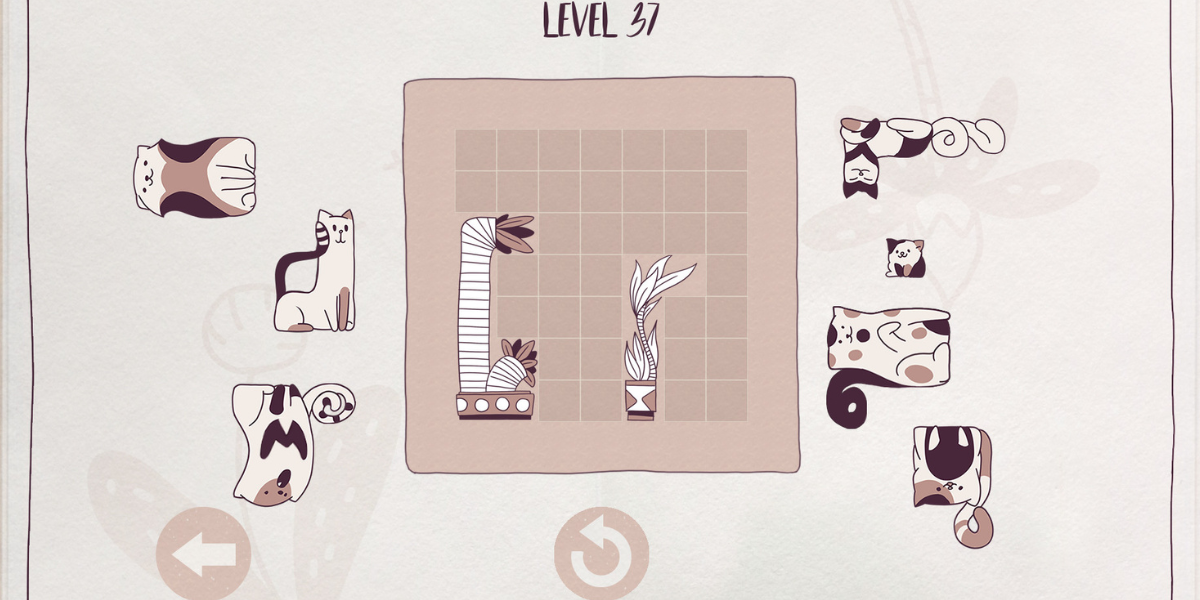Pick the sitting cat with striped tail
This screenshot has height=600, width=1200.
(315, 275)
